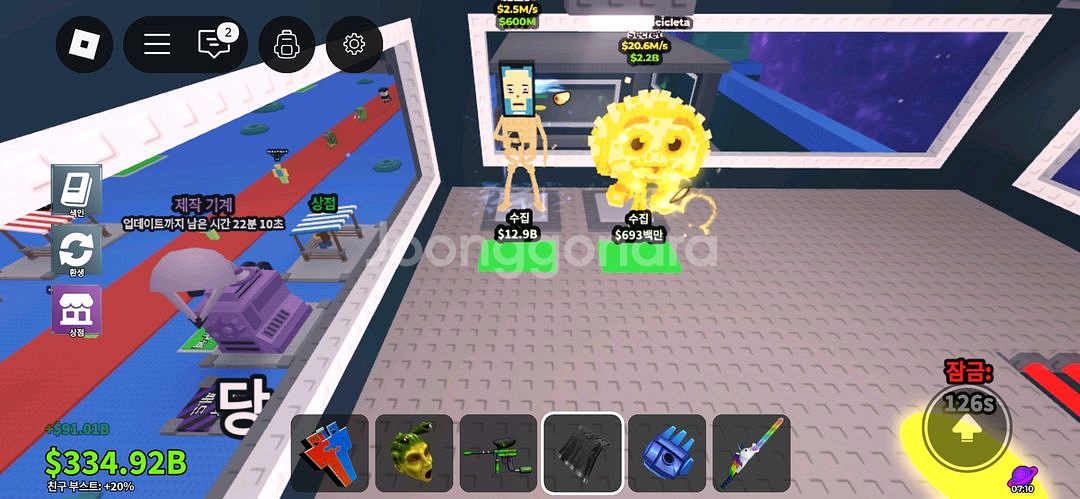Open the purple shop button
The image size is (1080, 499).
(x=76, y=309)
